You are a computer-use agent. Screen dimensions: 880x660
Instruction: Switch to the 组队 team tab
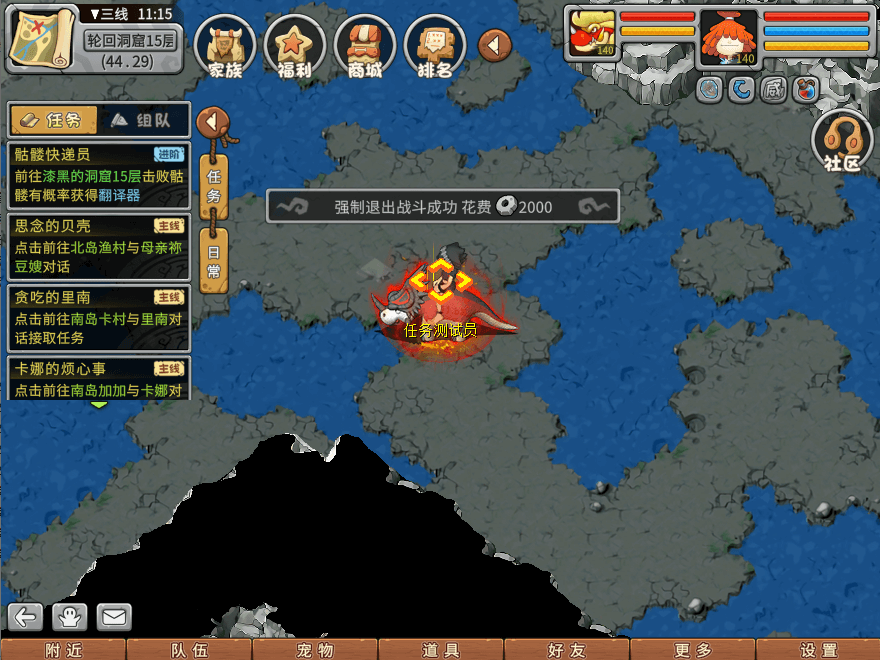point(142,120)
